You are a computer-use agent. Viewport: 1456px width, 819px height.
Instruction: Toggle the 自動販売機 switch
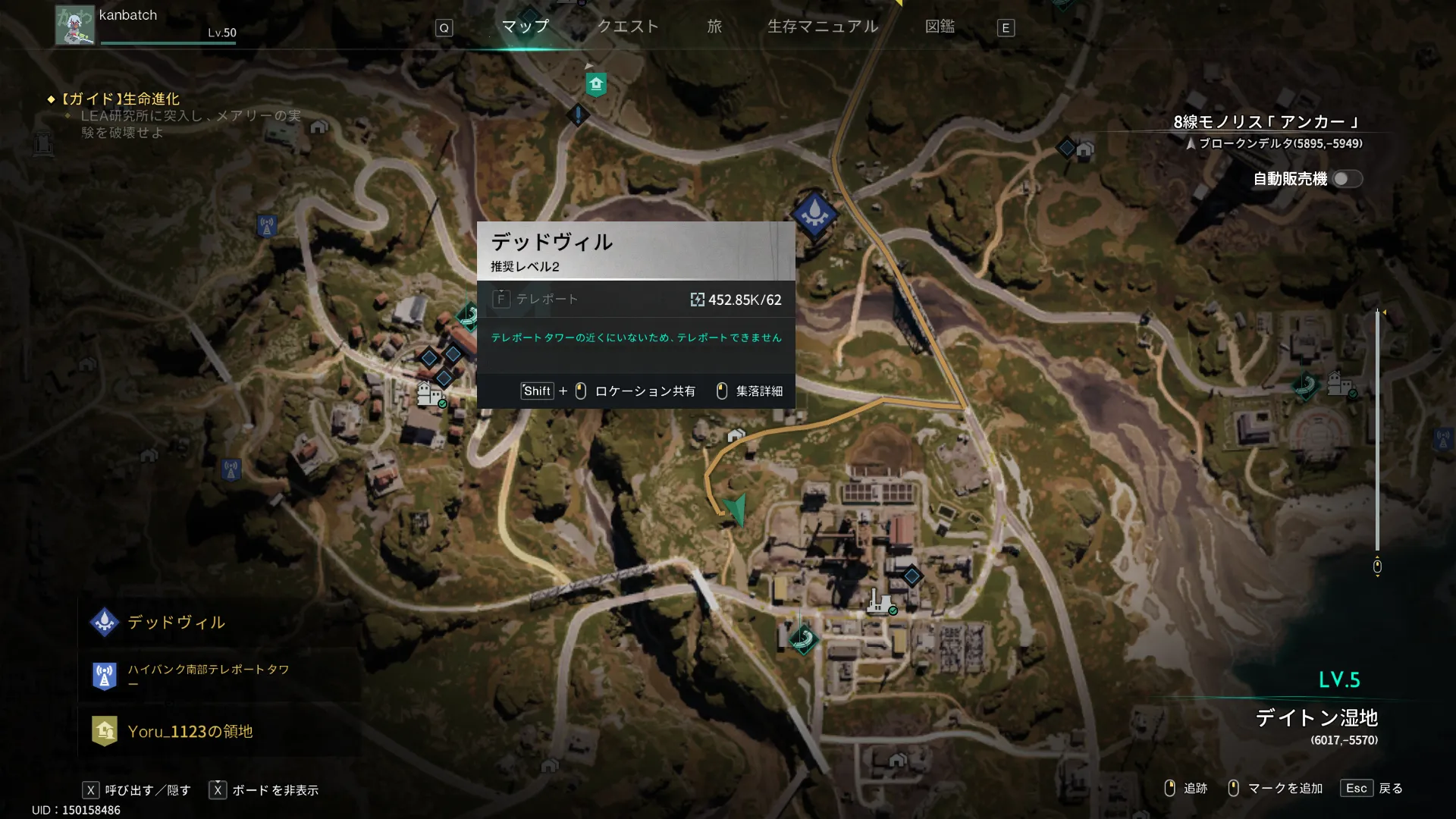coord(1347,179)
